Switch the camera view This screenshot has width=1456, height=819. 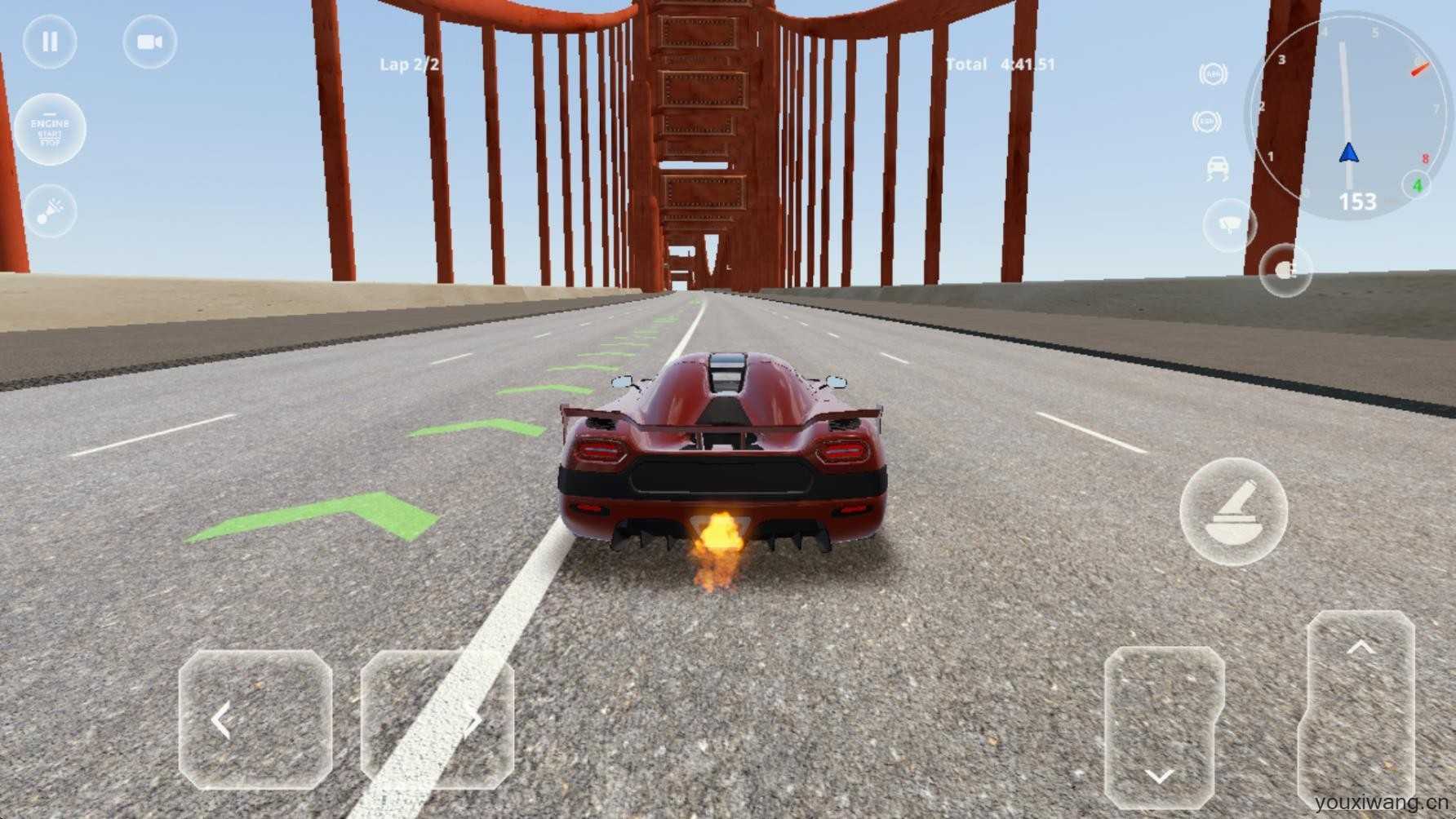click(149, 42)
